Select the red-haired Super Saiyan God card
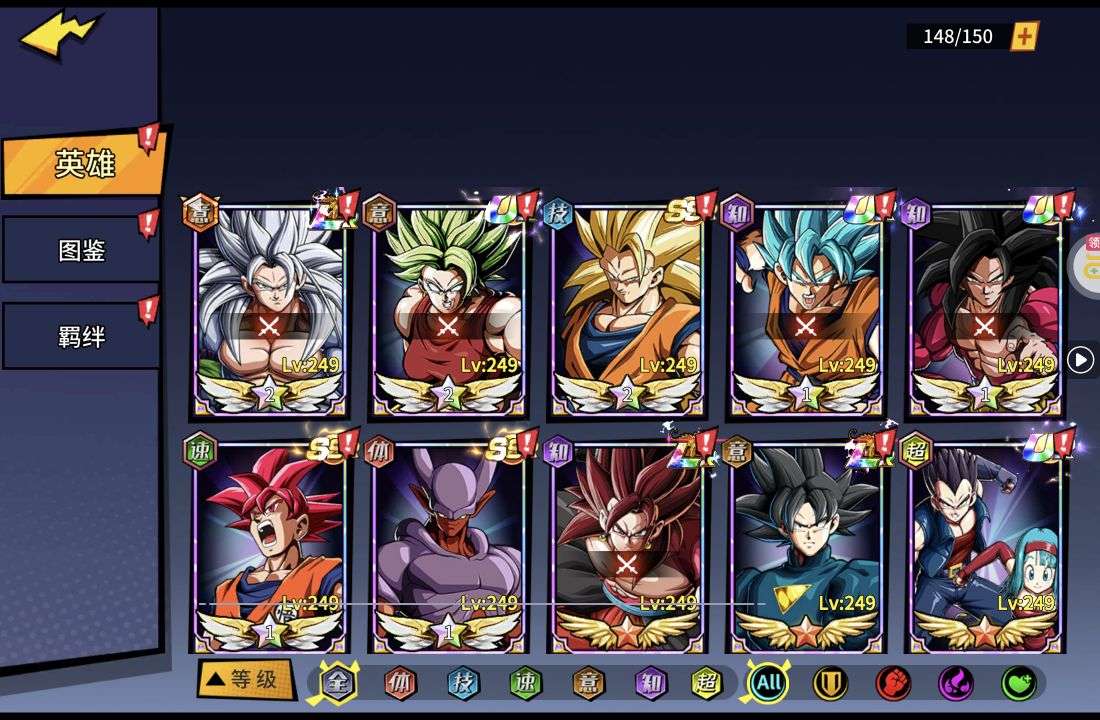Viewport: 1100px width, 720px height. (269, 545)
